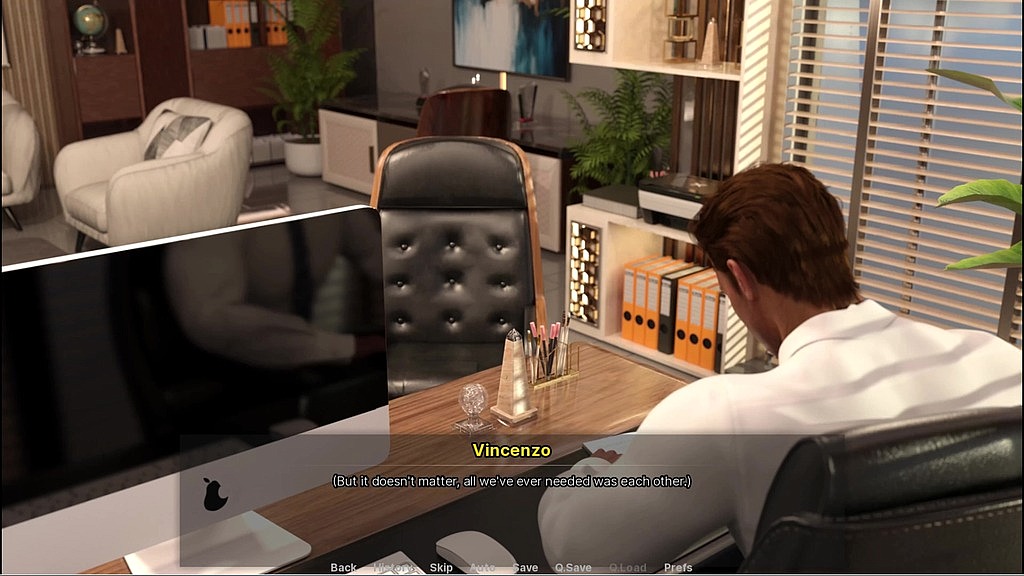Quick save with the Q.Save button
1024x576 pixels.
pyautogui.click(x=573, y=567)
